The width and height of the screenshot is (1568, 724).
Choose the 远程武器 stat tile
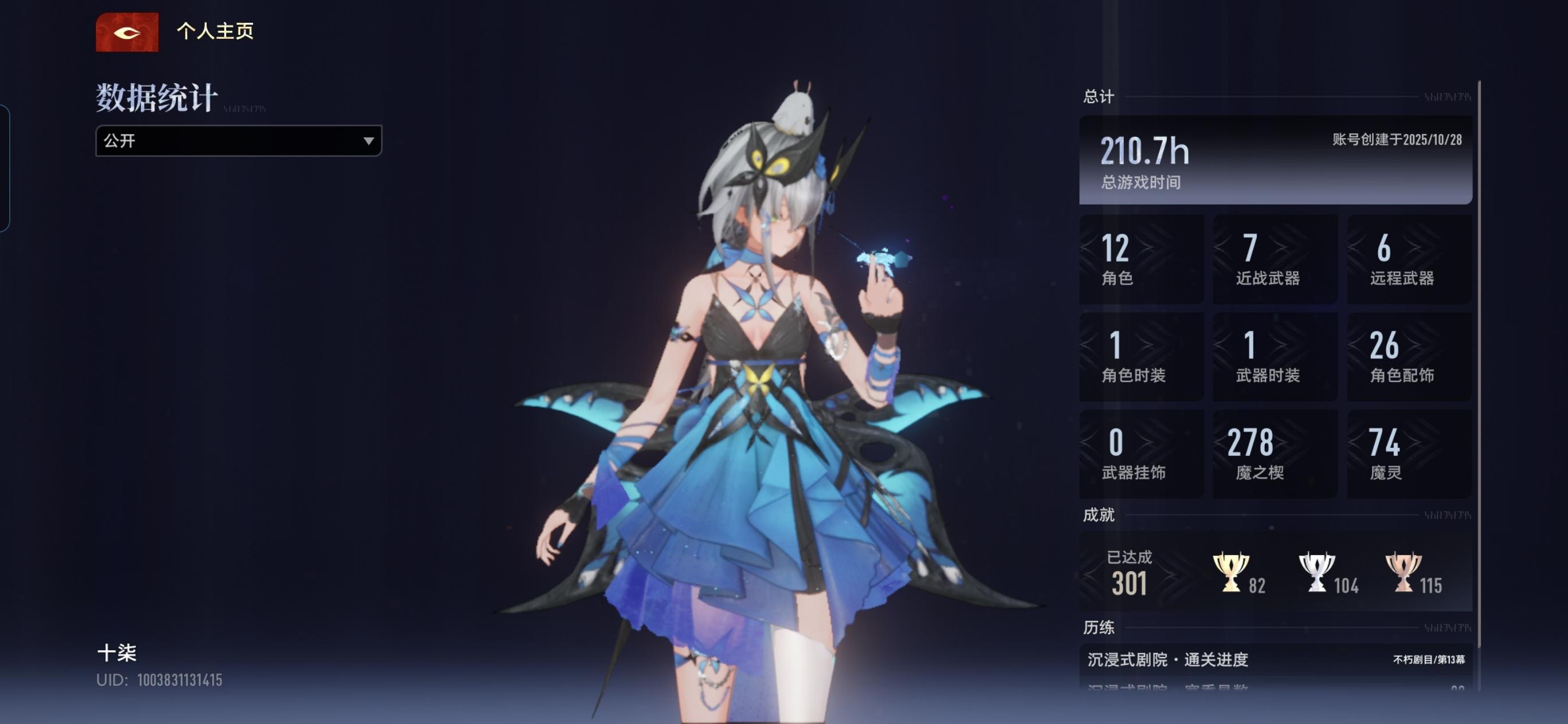(x=1409, y=259)
